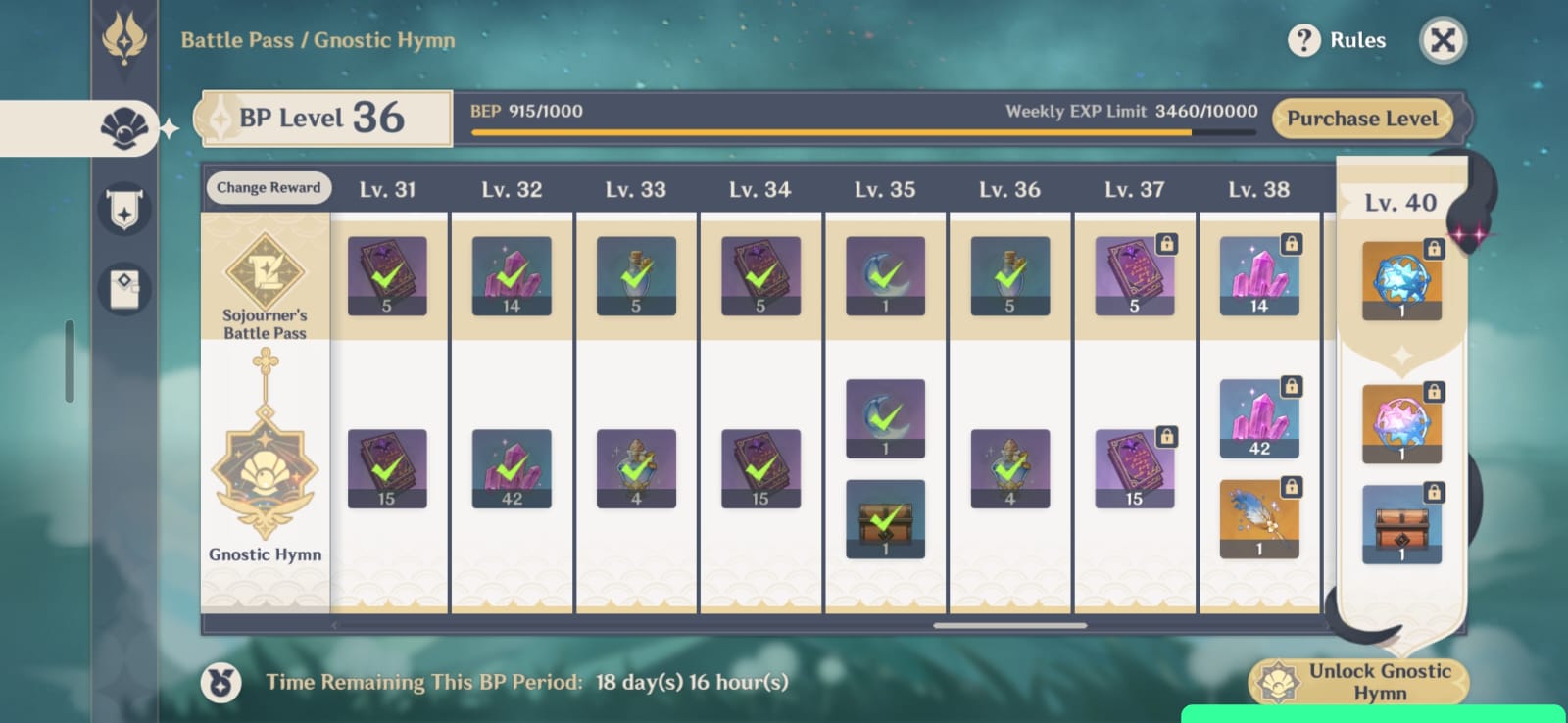Open the shield missions tab
This screenshot has height=723, width=1568.
pyautogui.click(x=124, y=208)
